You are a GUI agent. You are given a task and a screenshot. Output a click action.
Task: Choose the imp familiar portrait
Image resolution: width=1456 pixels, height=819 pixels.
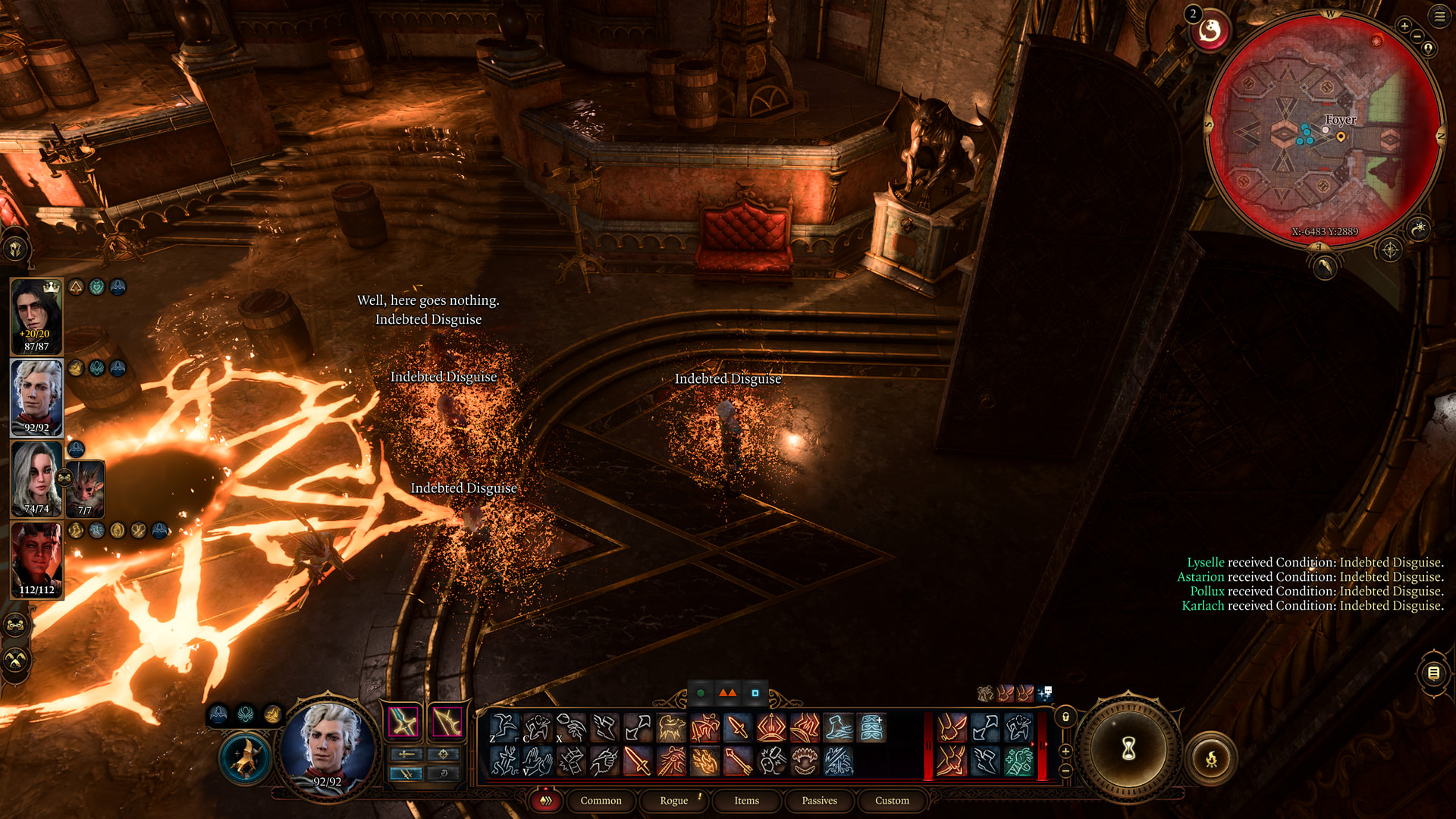(x=86, y=489)
